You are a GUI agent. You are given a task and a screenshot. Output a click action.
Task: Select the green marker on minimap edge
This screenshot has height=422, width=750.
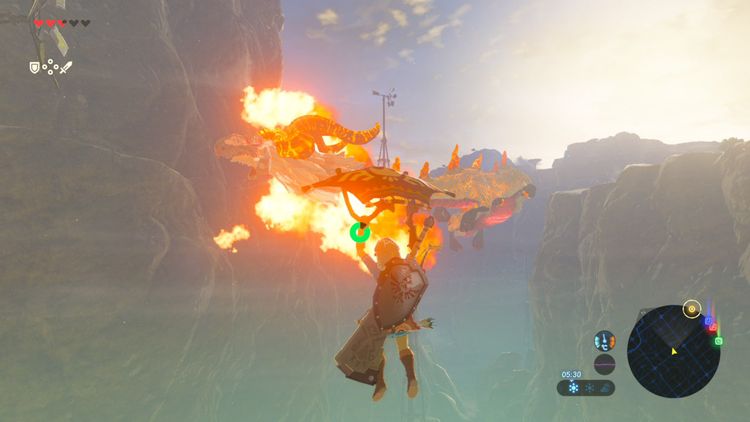(x=718, y=341)
